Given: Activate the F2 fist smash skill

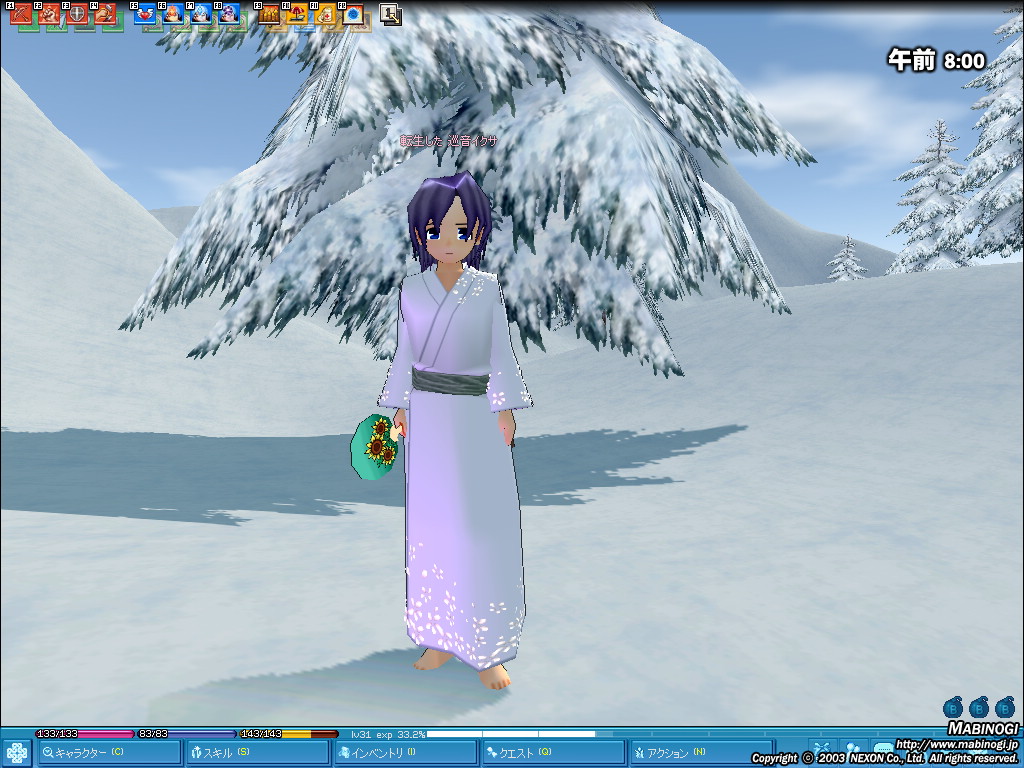Looking at the screenshot, I should 50,15.
